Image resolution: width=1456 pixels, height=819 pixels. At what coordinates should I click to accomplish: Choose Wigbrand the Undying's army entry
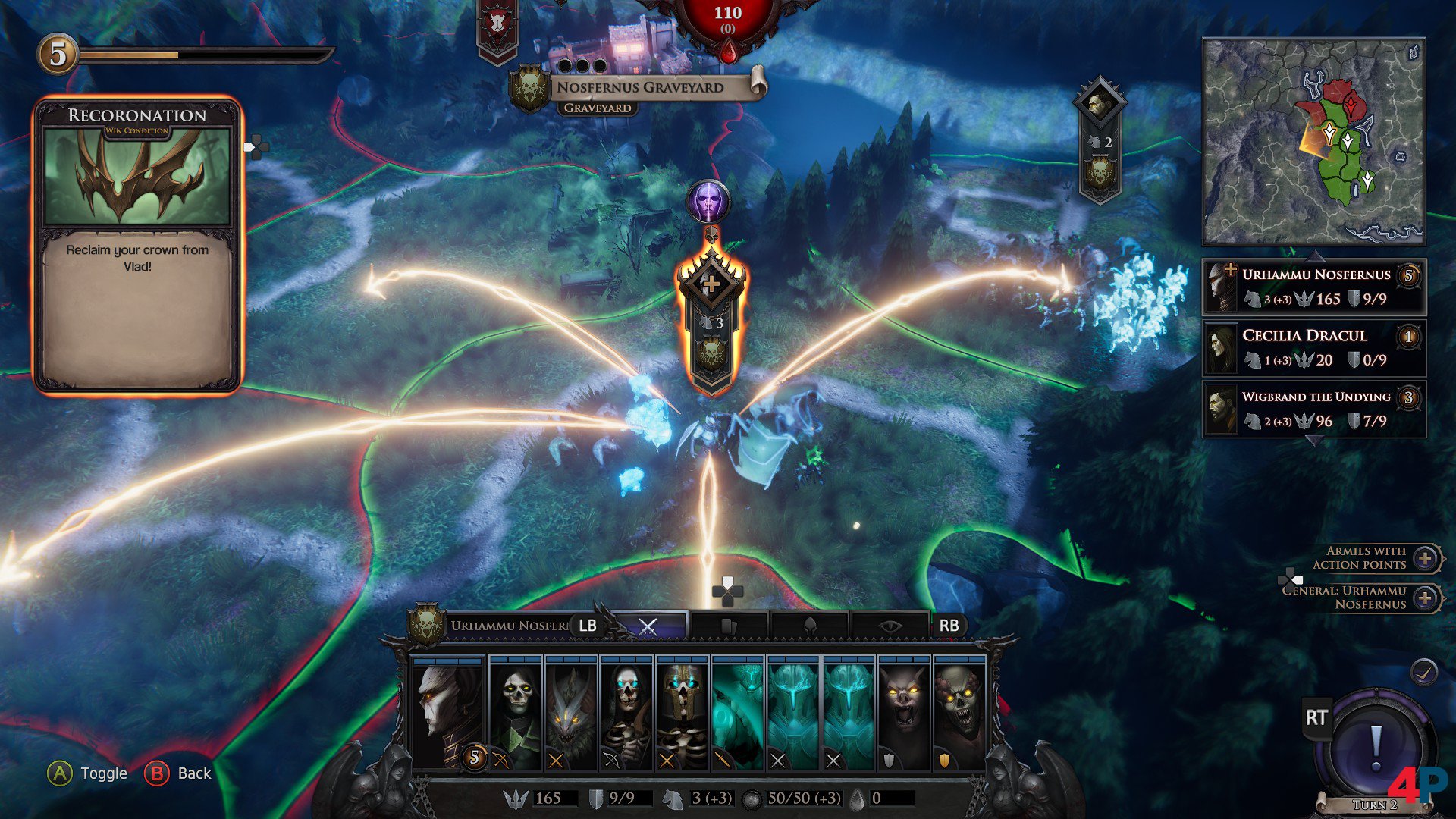pos(1313,409)
